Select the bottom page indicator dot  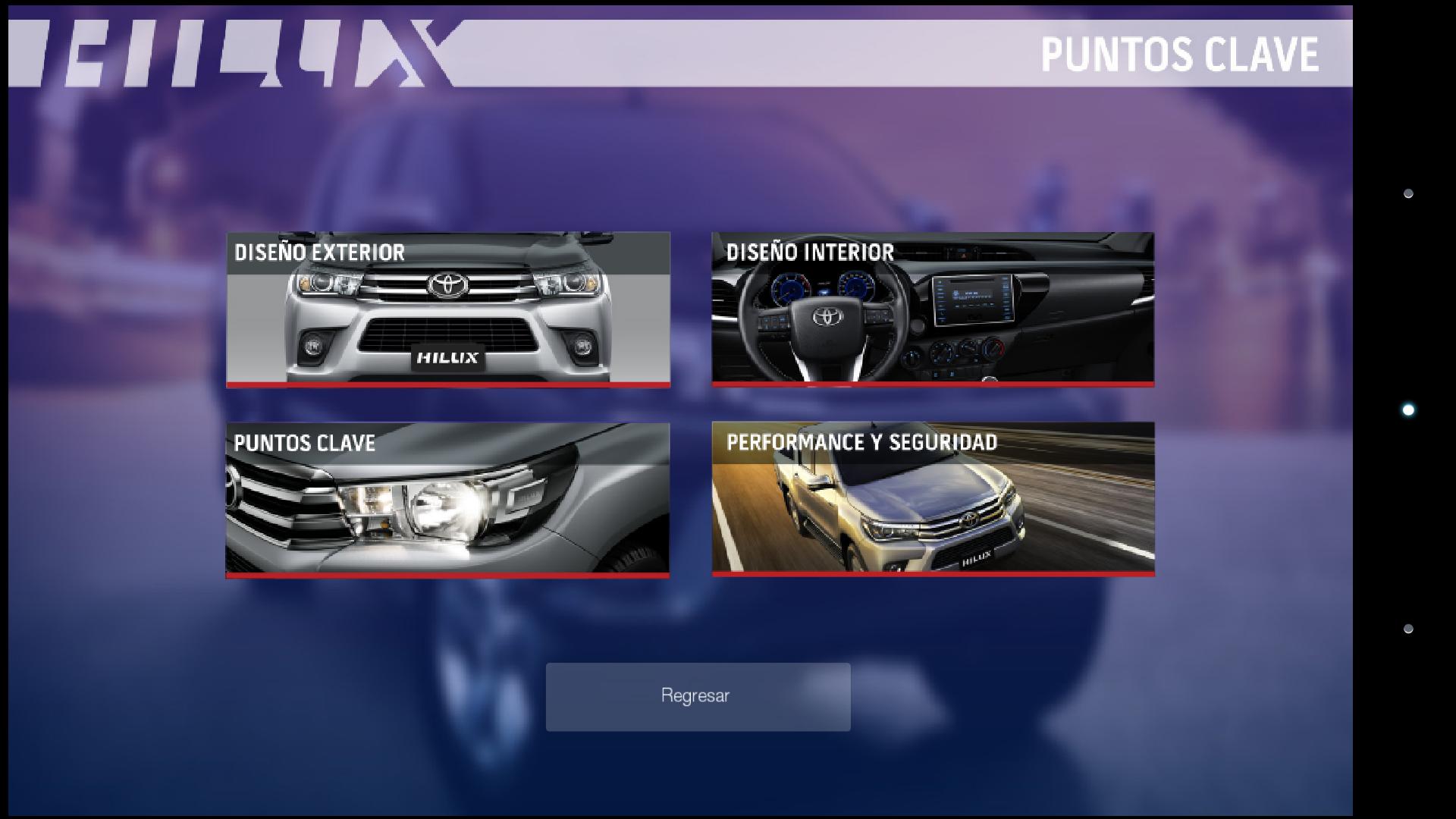tap(1408, 628)
